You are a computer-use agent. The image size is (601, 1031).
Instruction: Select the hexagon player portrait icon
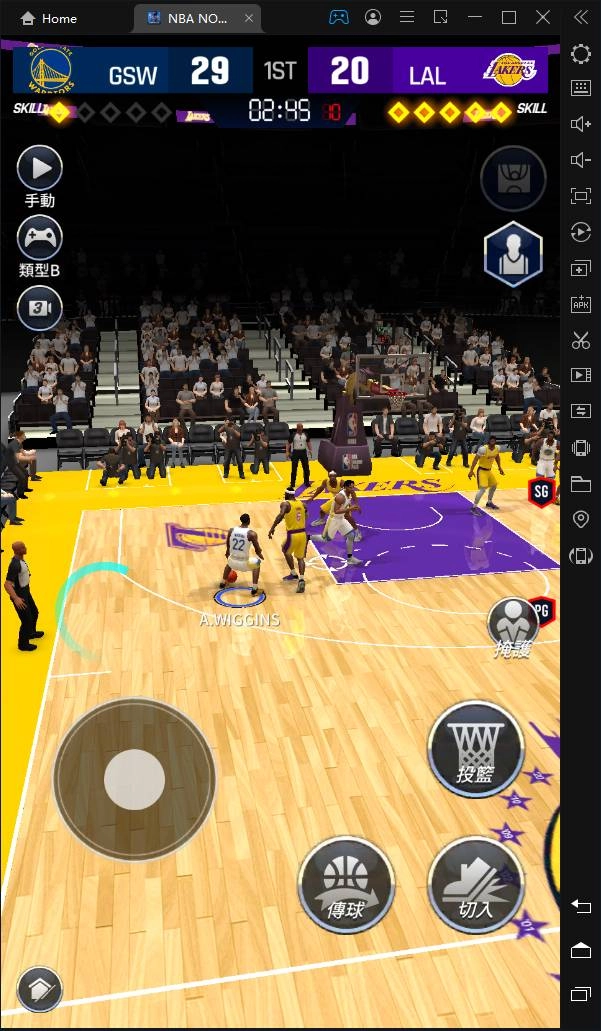[513, 254]
